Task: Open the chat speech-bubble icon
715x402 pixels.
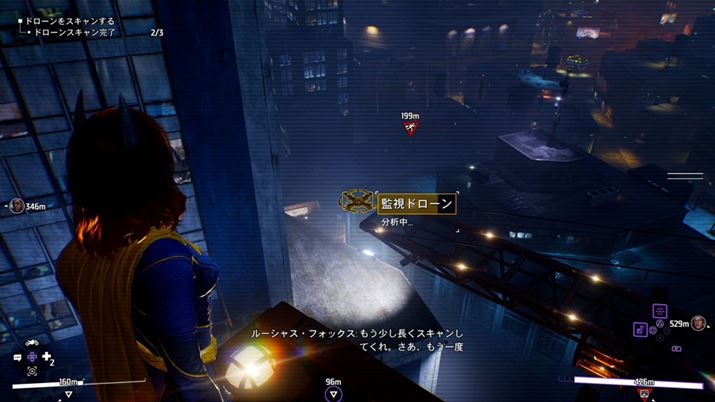Action: [x=18, y=357]
